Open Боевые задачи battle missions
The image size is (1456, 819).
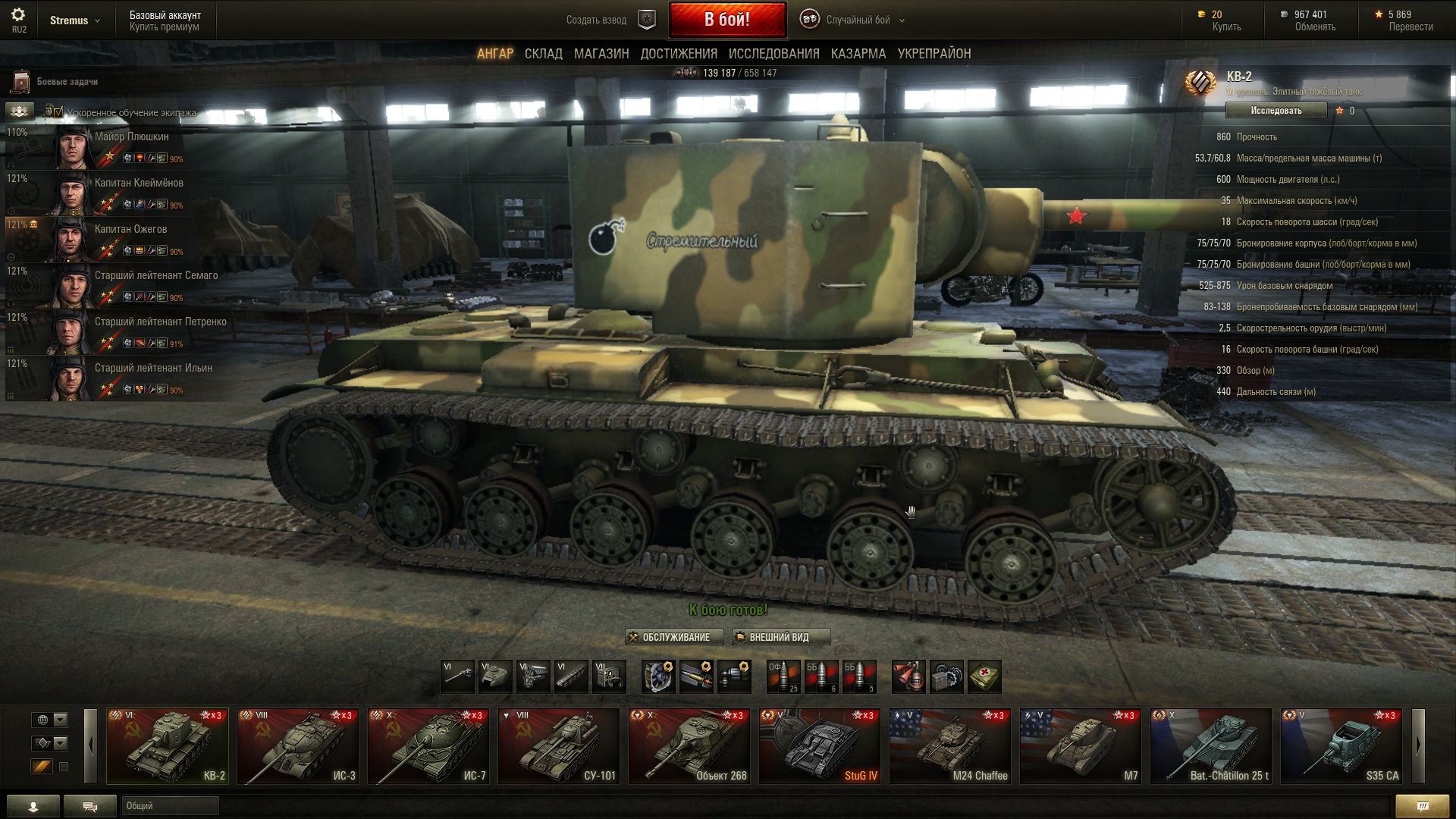67,82
